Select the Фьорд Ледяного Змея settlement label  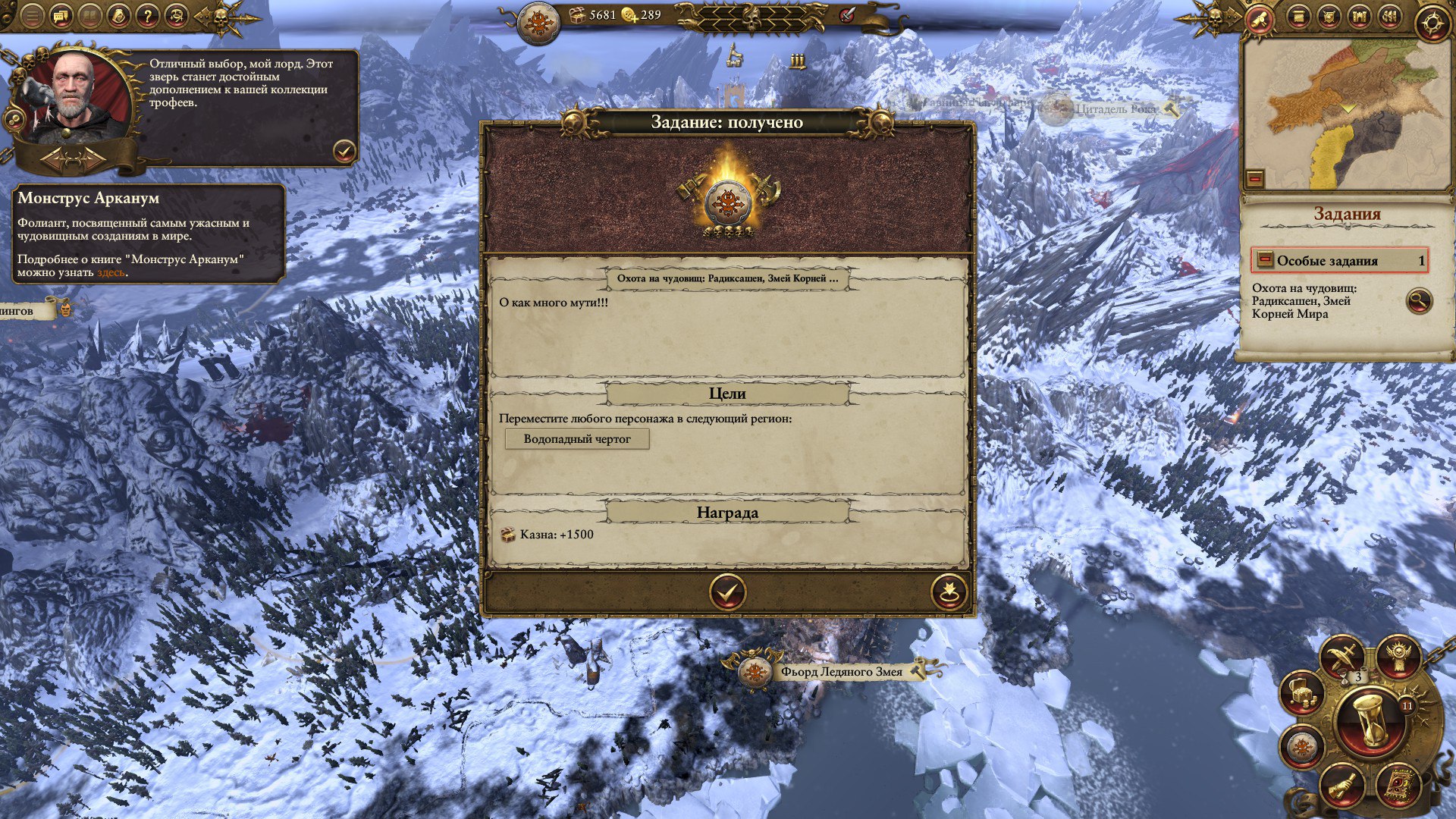tap(840, 672)
